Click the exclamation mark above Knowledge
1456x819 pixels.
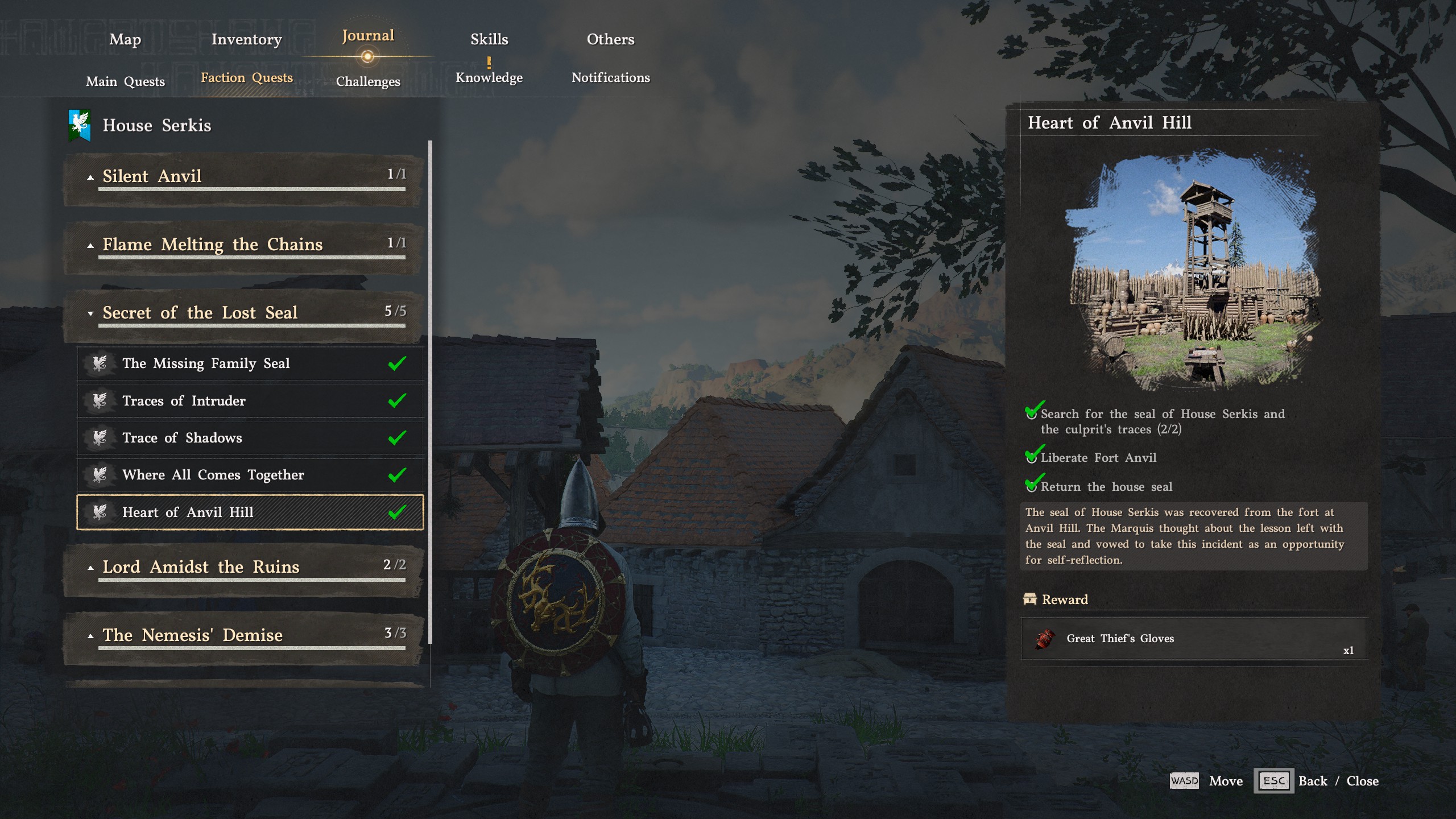click(x=489, y=61)
